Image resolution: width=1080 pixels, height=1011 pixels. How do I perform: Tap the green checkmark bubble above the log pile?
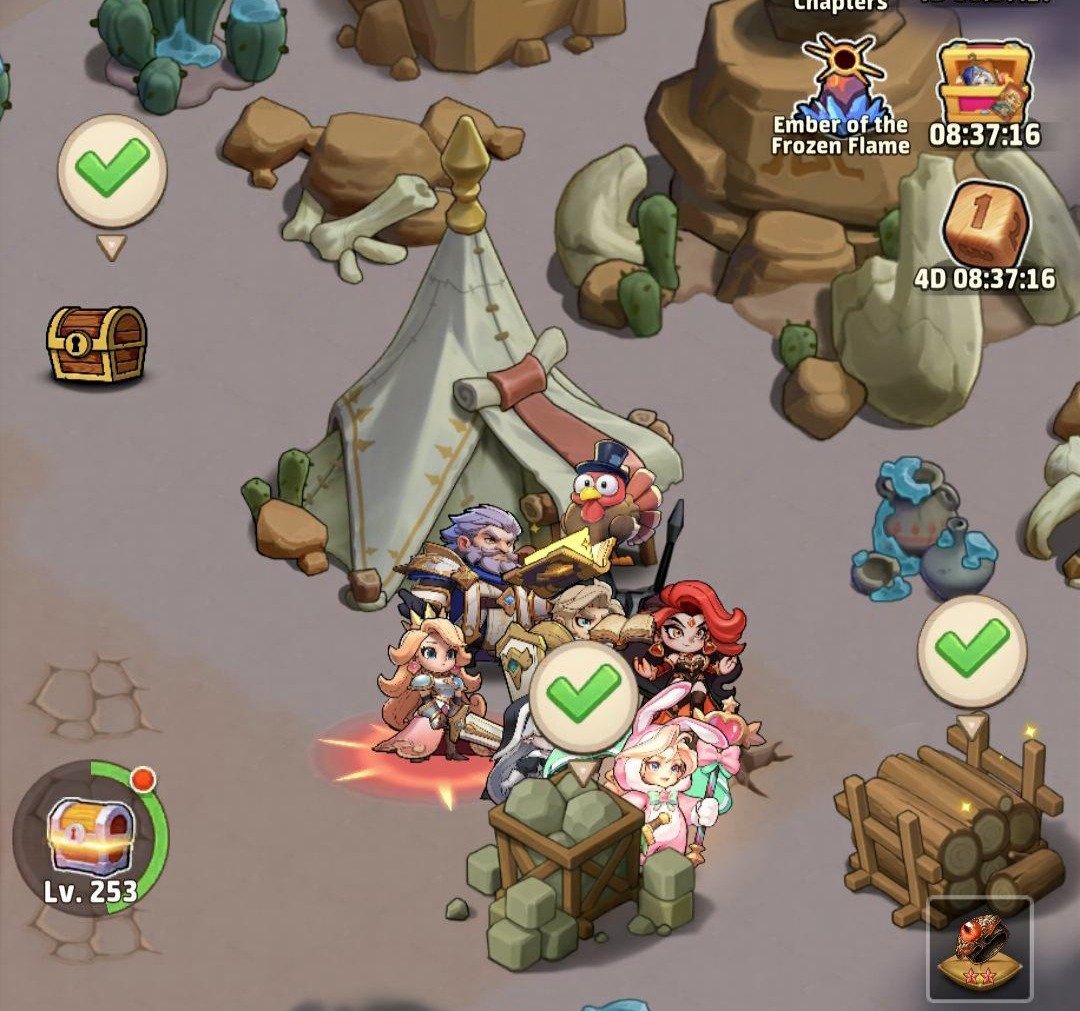(x=971, y=651)
